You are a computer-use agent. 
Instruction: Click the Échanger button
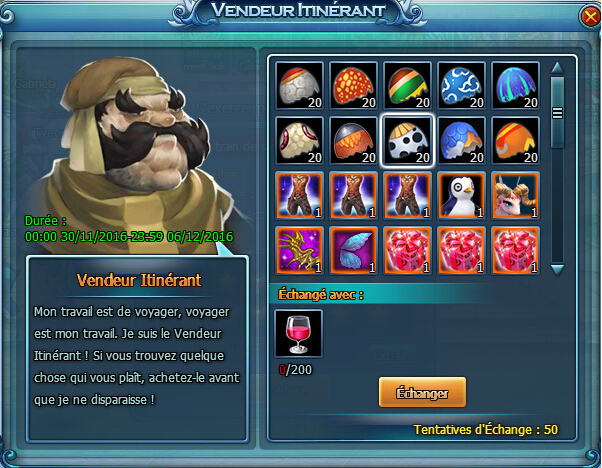422,392
